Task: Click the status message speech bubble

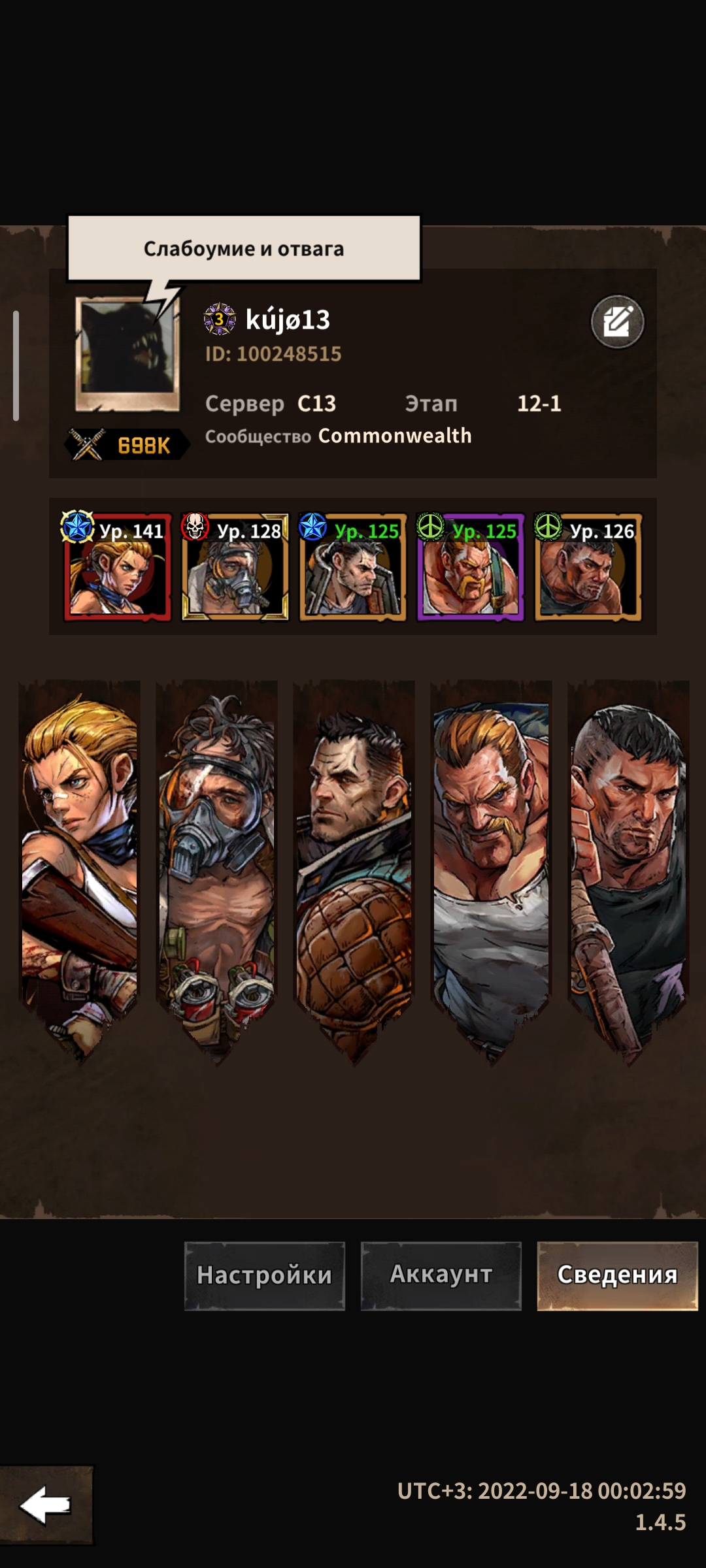Action: (x=244, y=248)
